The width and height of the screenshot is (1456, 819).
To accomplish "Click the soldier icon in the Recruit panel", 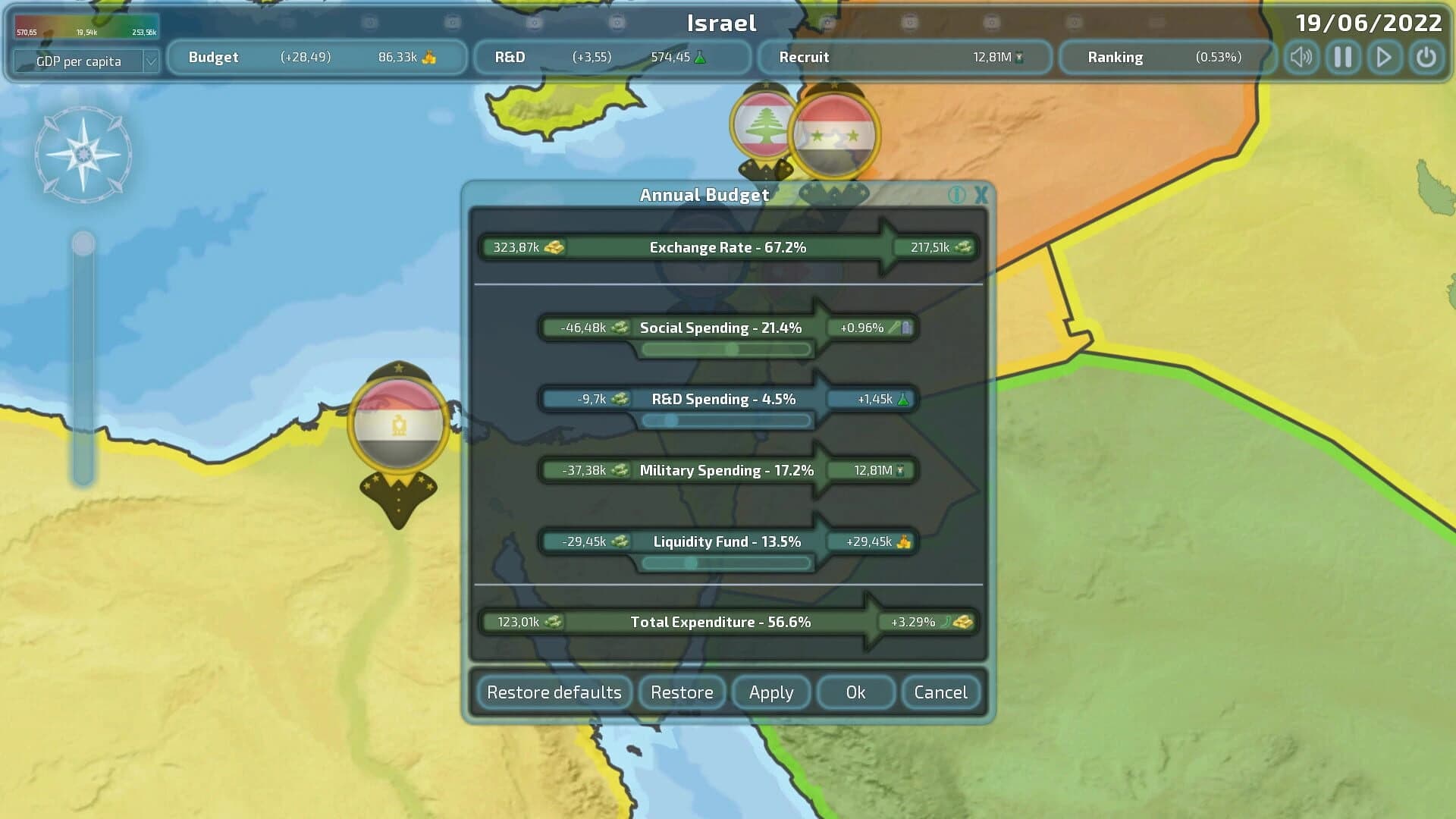I will click(1018, 57).
